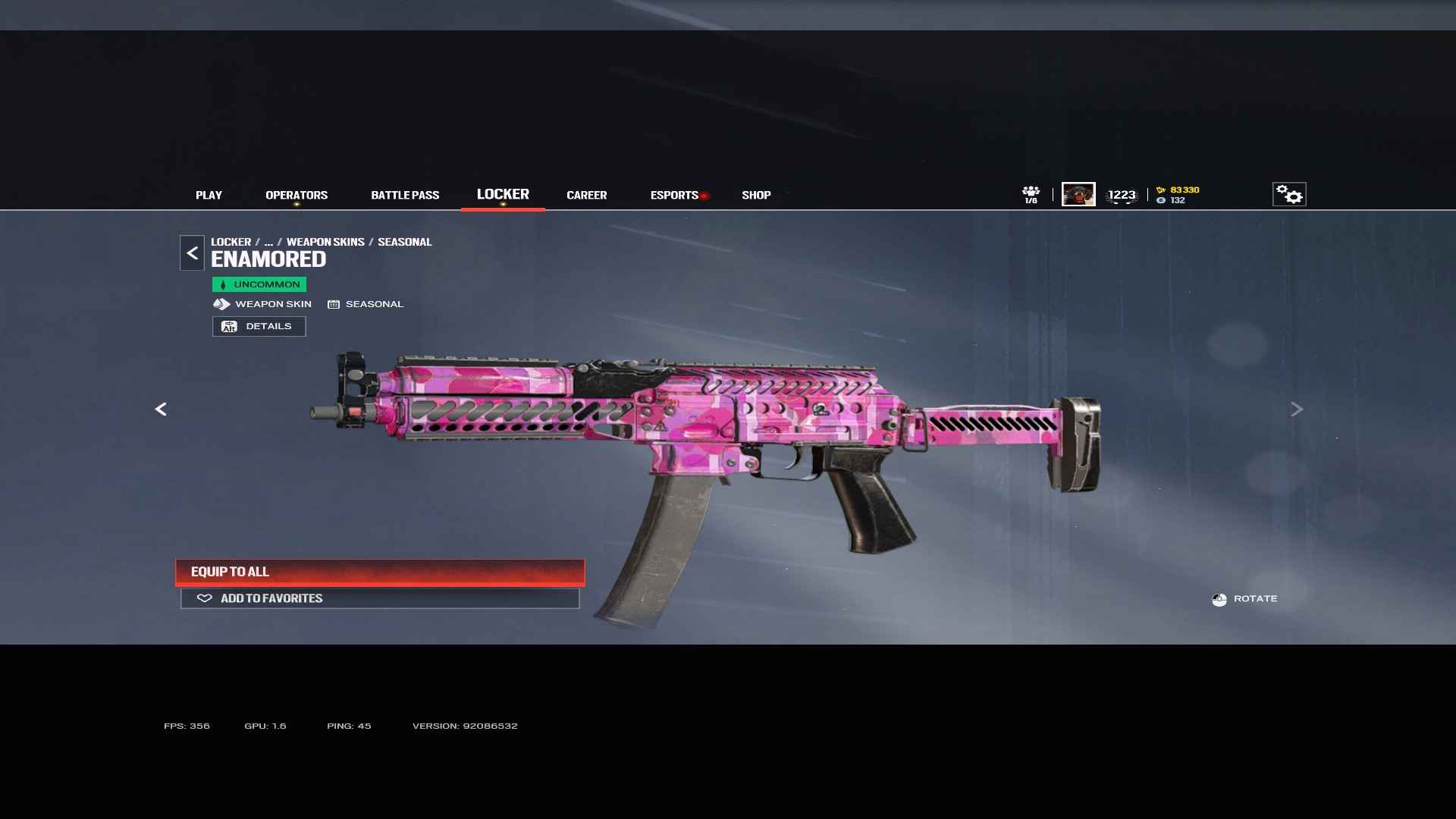Show the next weapon skin
This screenshot has width=1456, height=819.
coord(1297,409)
